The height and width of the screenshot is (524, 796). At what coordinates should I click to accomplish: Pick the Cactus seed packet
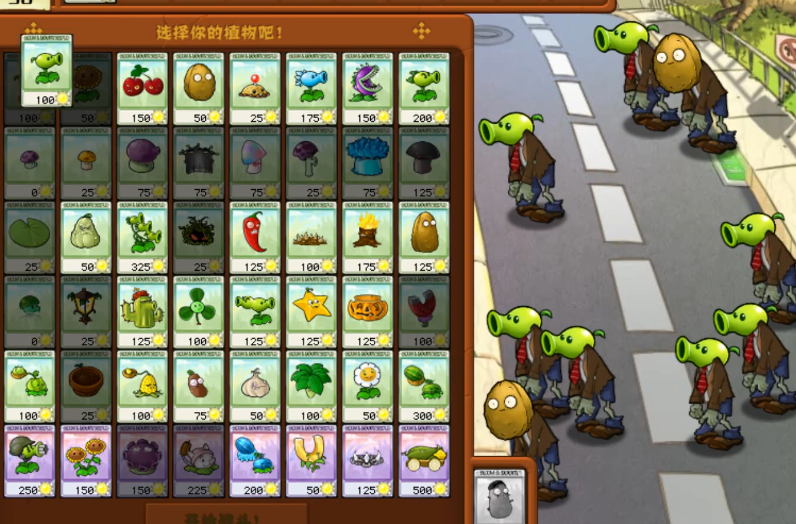[143, 312]
